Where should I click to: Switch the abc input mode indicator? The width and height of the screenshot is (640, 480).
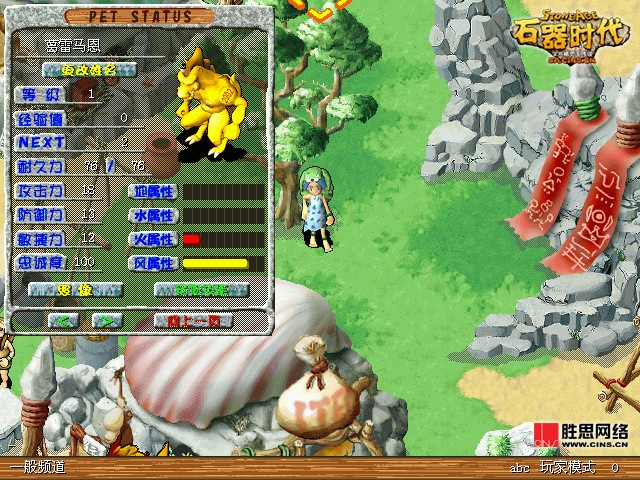coord(519,467)
